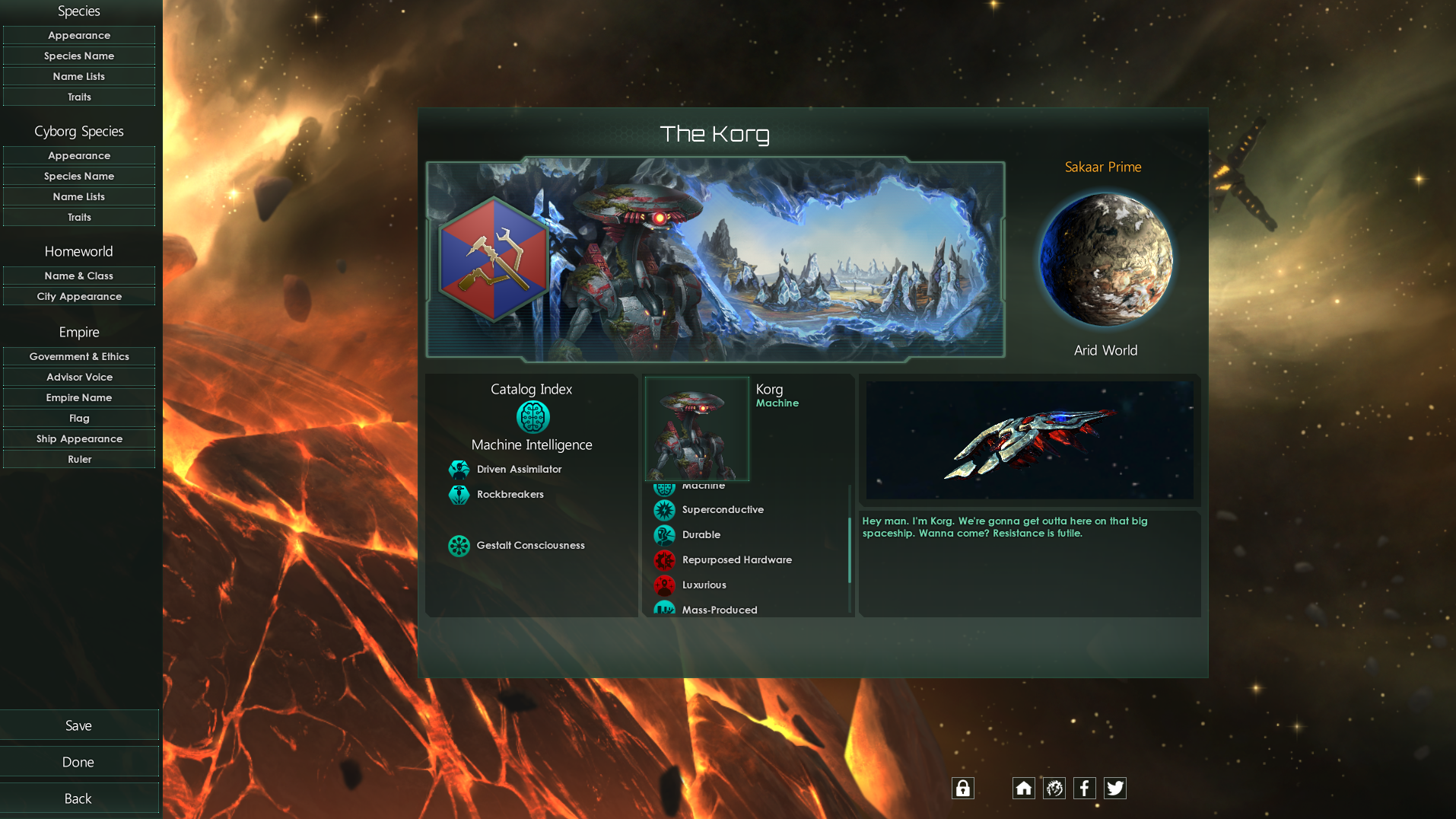Click the red Repurposed Hardware trait icon
This screenshot has width=1456, height=819.
pos(665,559)
